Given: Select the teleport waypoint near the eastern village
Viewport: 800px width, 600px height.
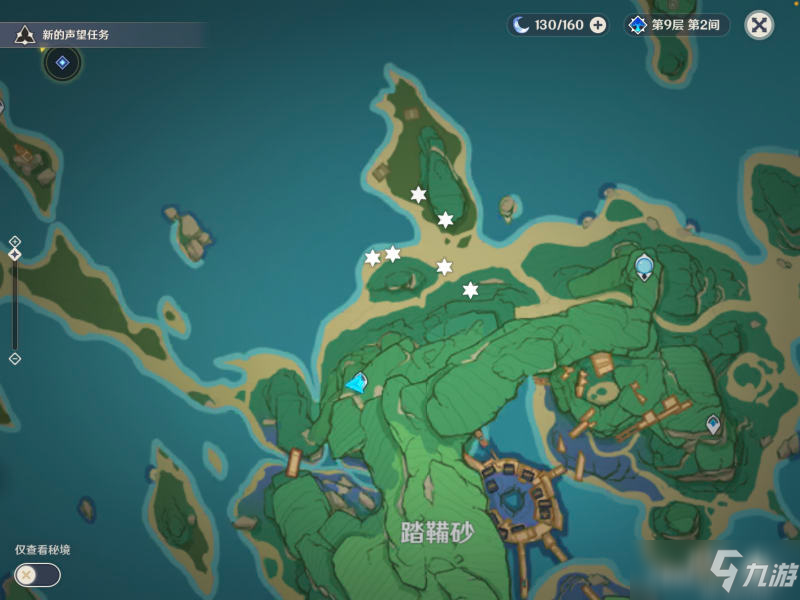Looking at the screenshot, I should 713,424.
